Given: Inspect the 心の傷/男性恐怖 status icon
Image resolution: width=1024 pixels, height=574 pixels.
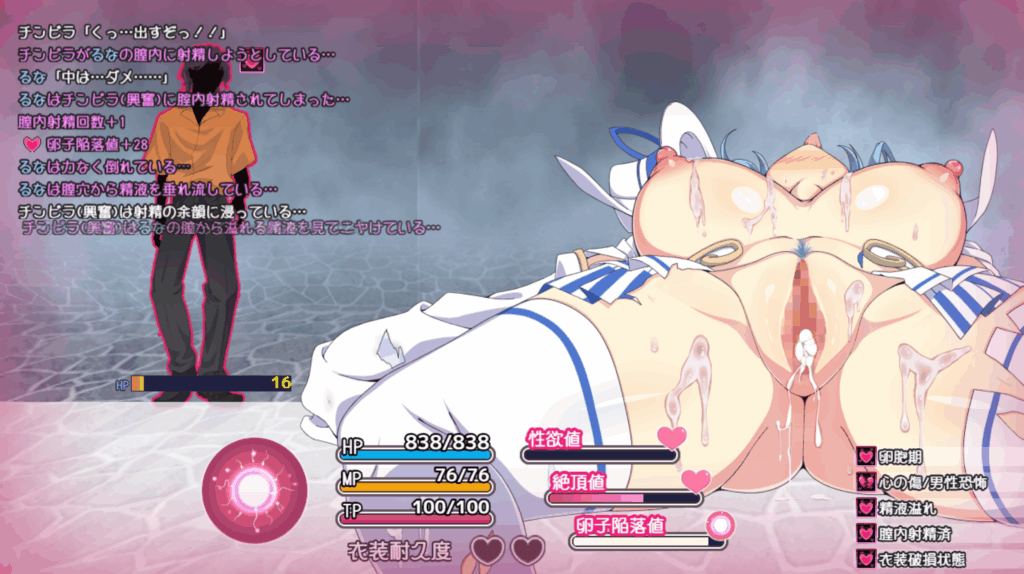Looking at the screenshot, I should coord(866,482).
